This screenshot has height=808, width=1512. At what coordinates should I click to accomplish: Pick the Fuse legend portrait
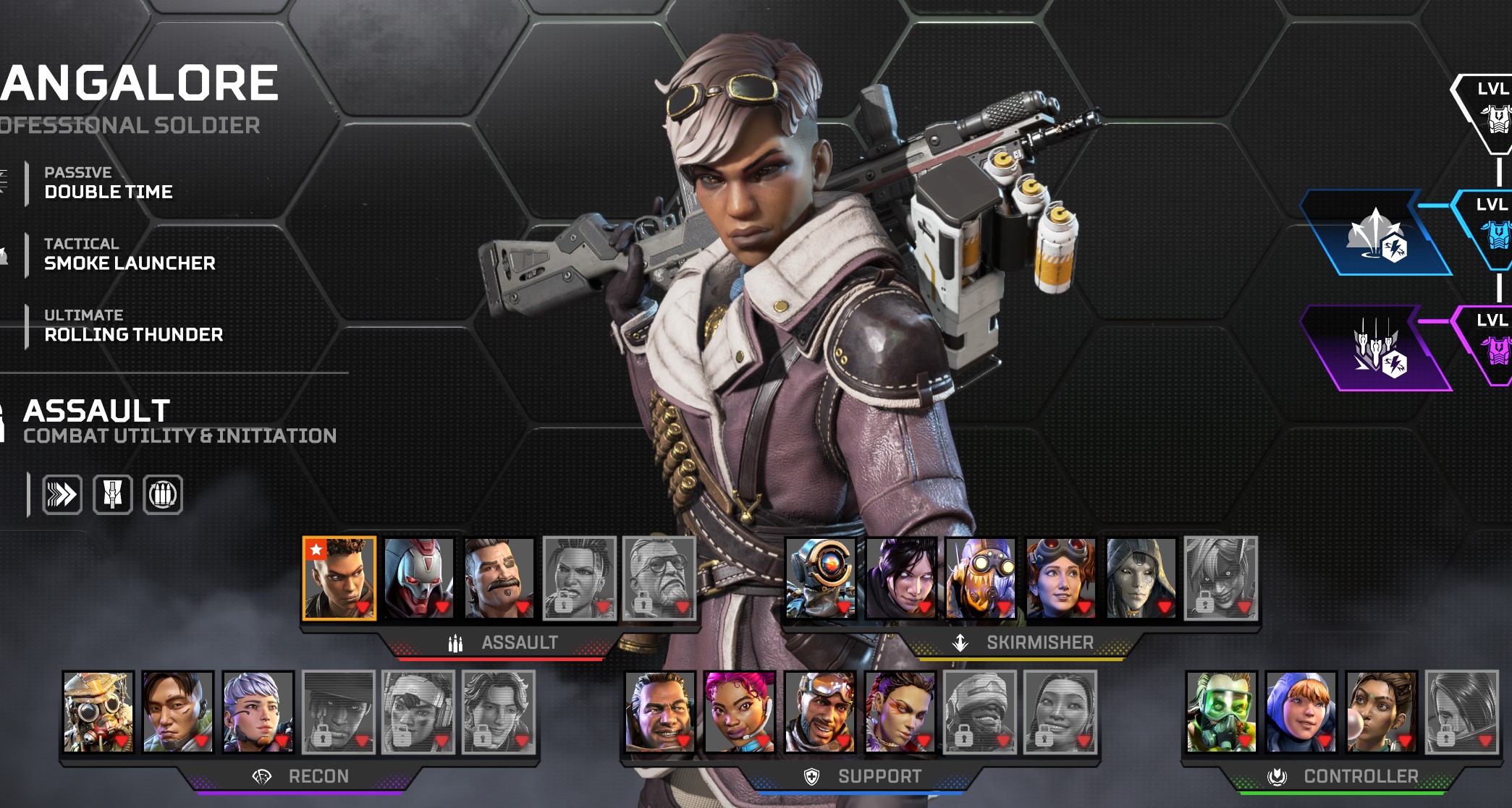[499, 578]
